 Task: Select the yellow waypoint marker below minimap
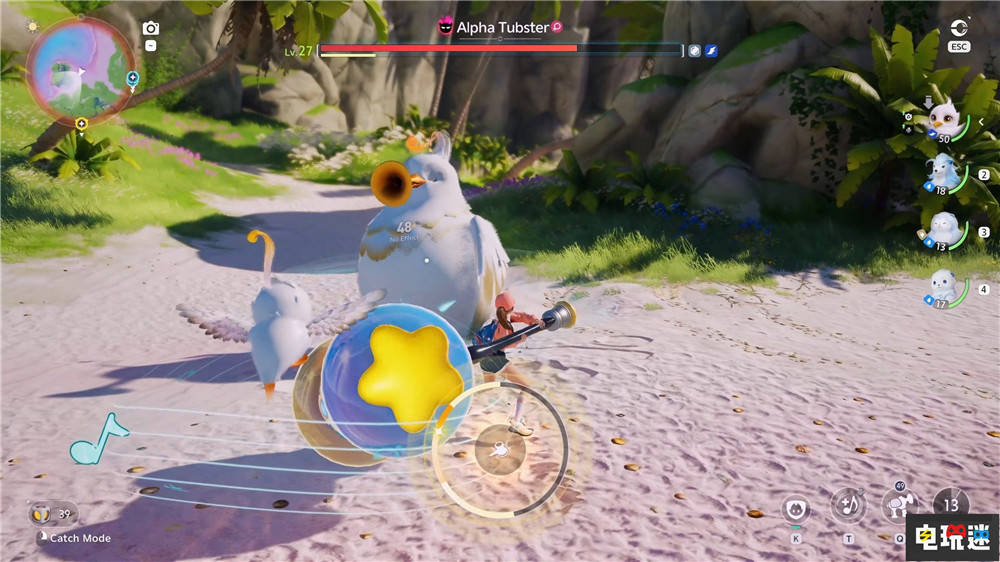(x=82, y=124)
